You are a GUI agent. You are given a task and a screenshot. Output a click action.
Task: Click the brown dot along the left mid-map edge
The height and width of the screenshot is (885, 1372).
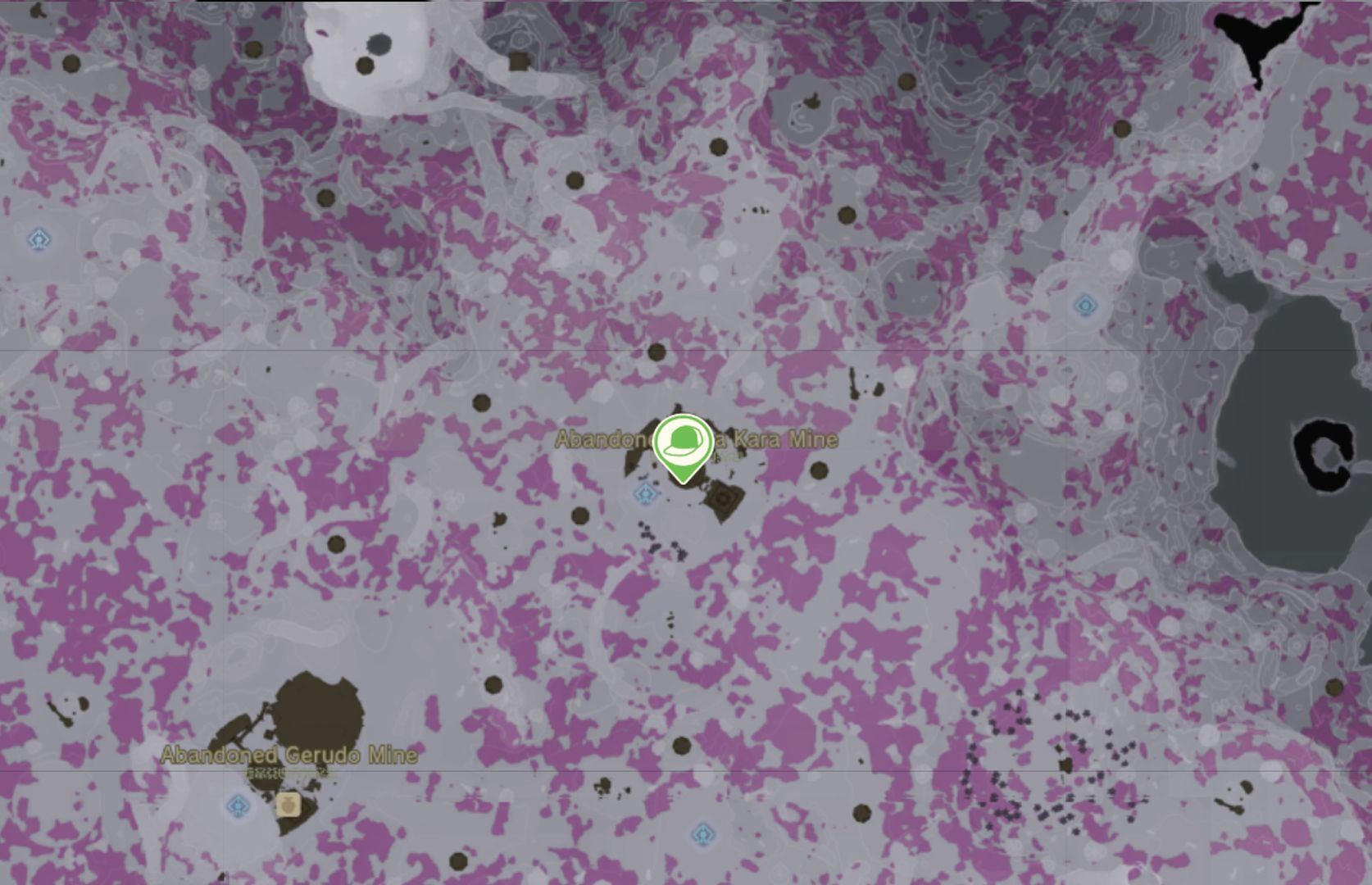(335, 542)
